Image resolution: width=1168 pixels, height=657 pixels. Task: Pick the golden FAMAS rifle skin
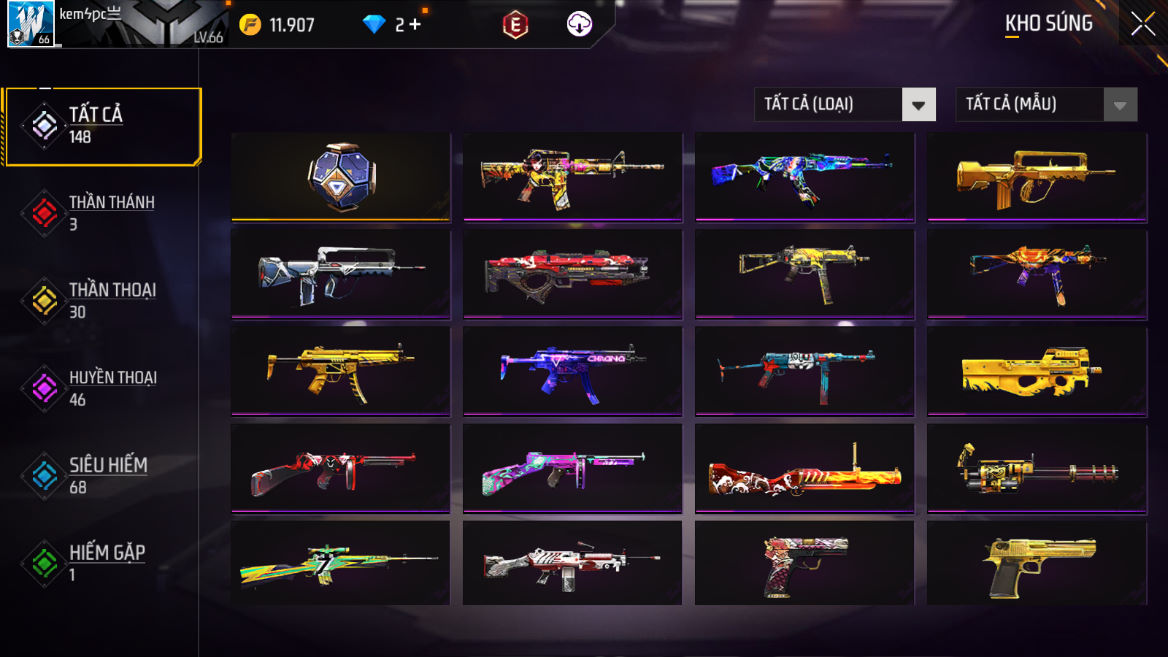click(1036, 176)
